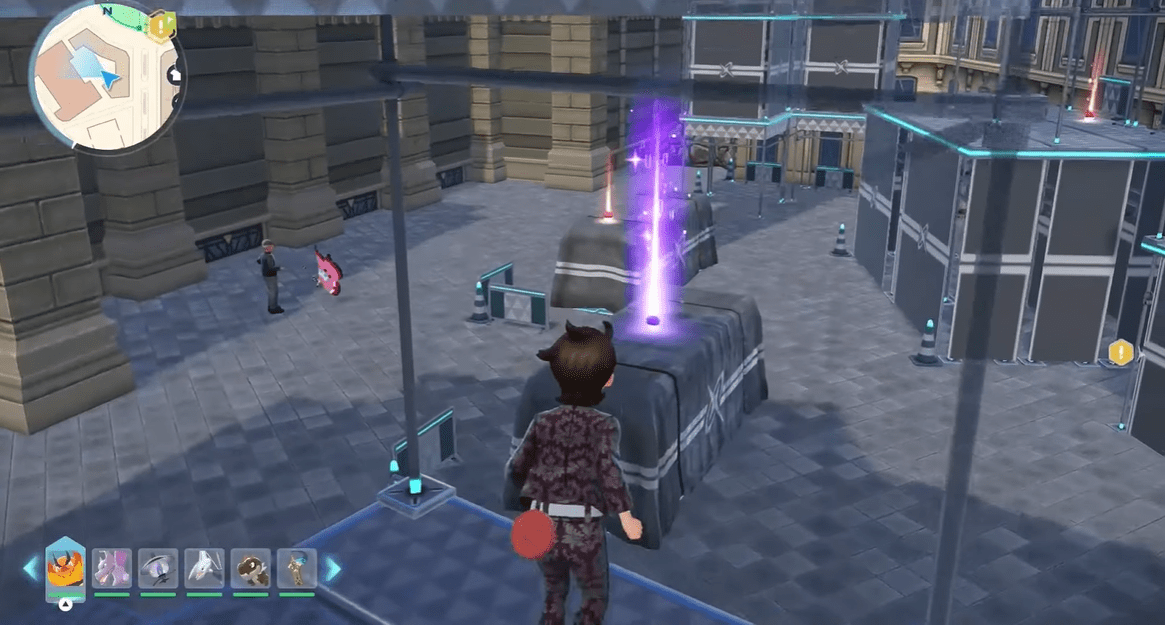
Task: Choose the purple Mewtwo-like party slot
Action: click(x=112, y=568)
